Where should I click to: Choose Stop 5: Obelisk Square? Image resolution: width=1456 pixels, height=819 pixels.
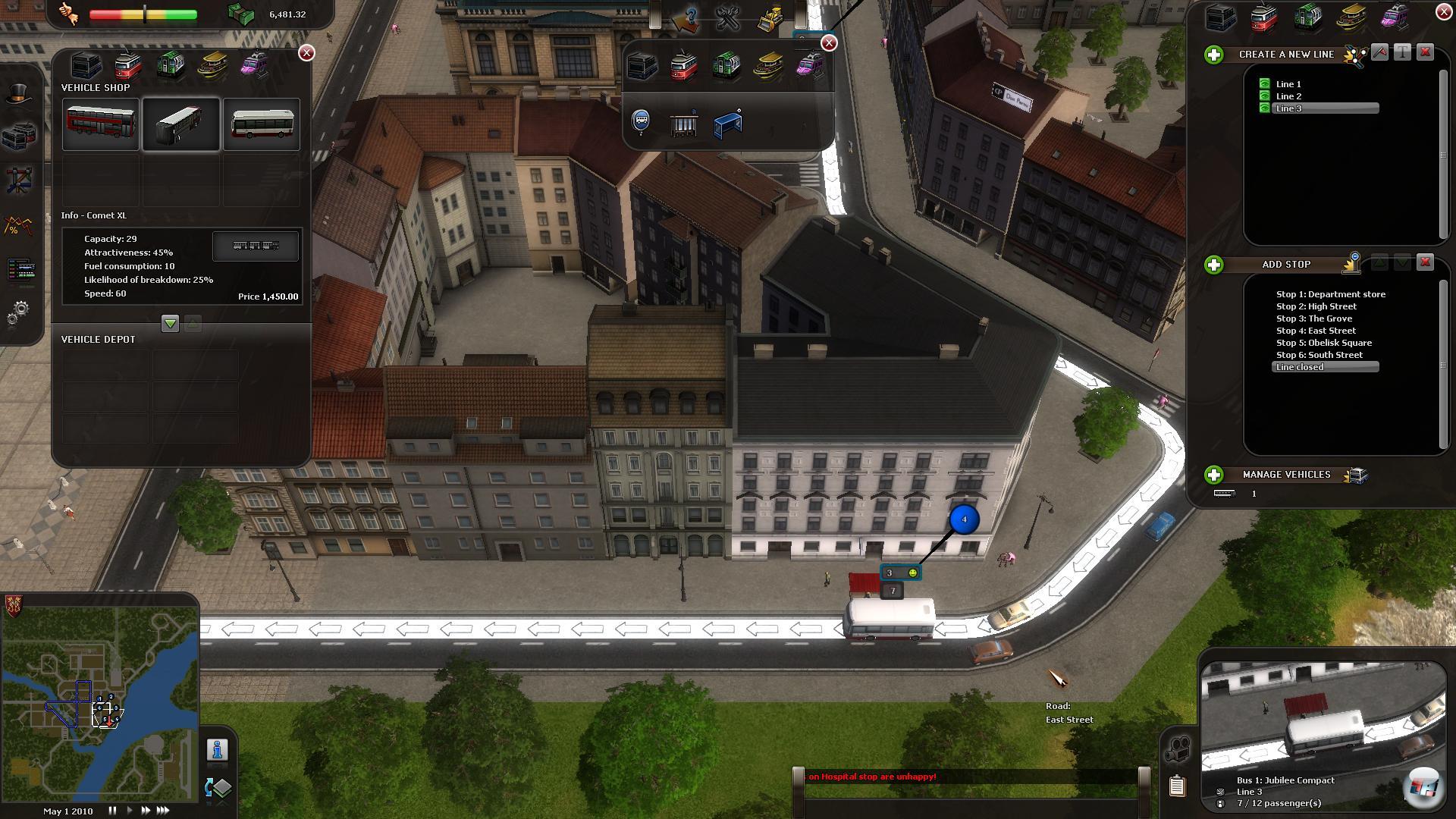(x=1323, y=343)
